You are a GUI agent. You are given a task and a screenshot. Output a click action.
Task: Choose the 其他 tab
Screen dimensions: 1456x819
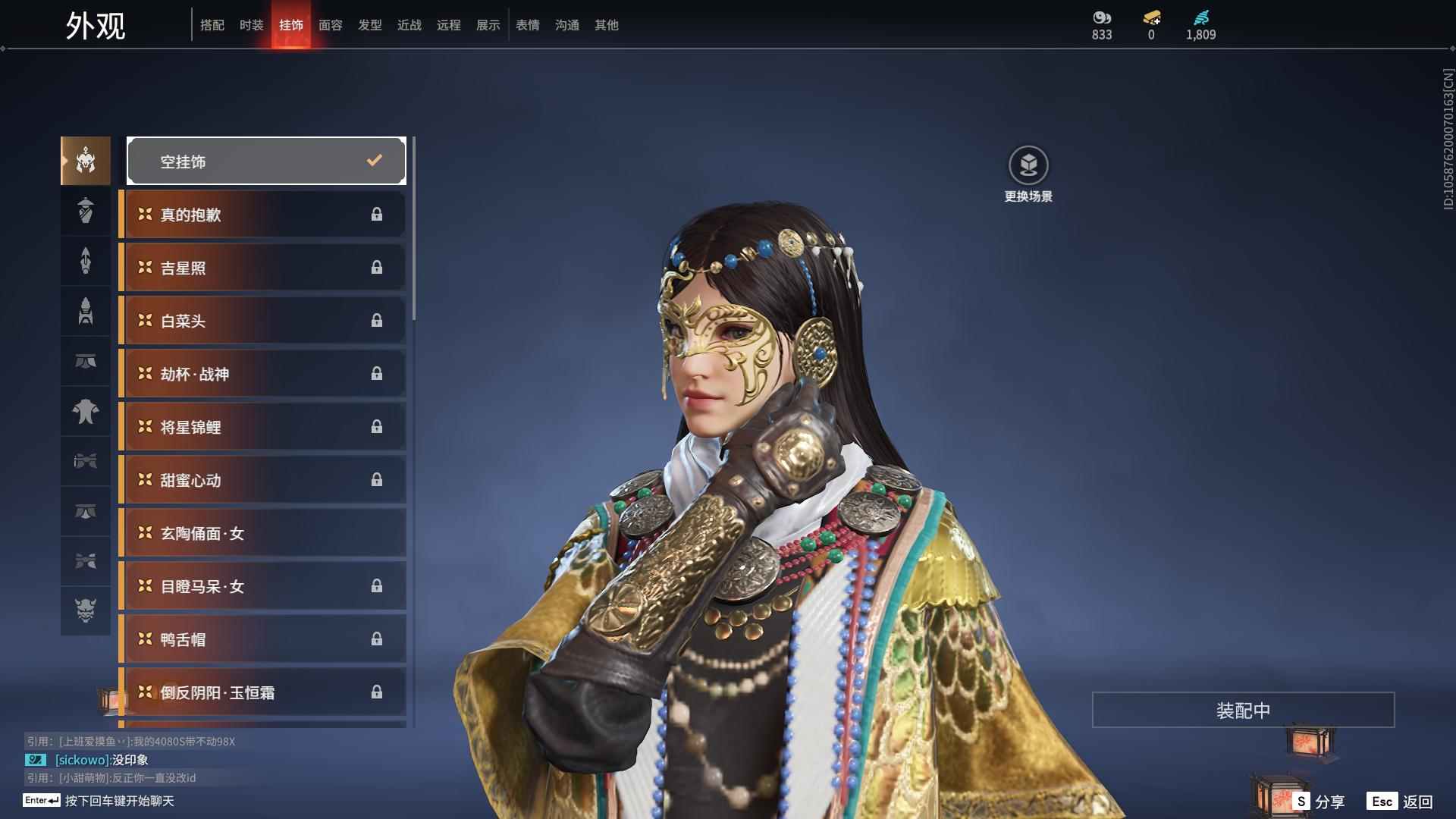[607, 25]
